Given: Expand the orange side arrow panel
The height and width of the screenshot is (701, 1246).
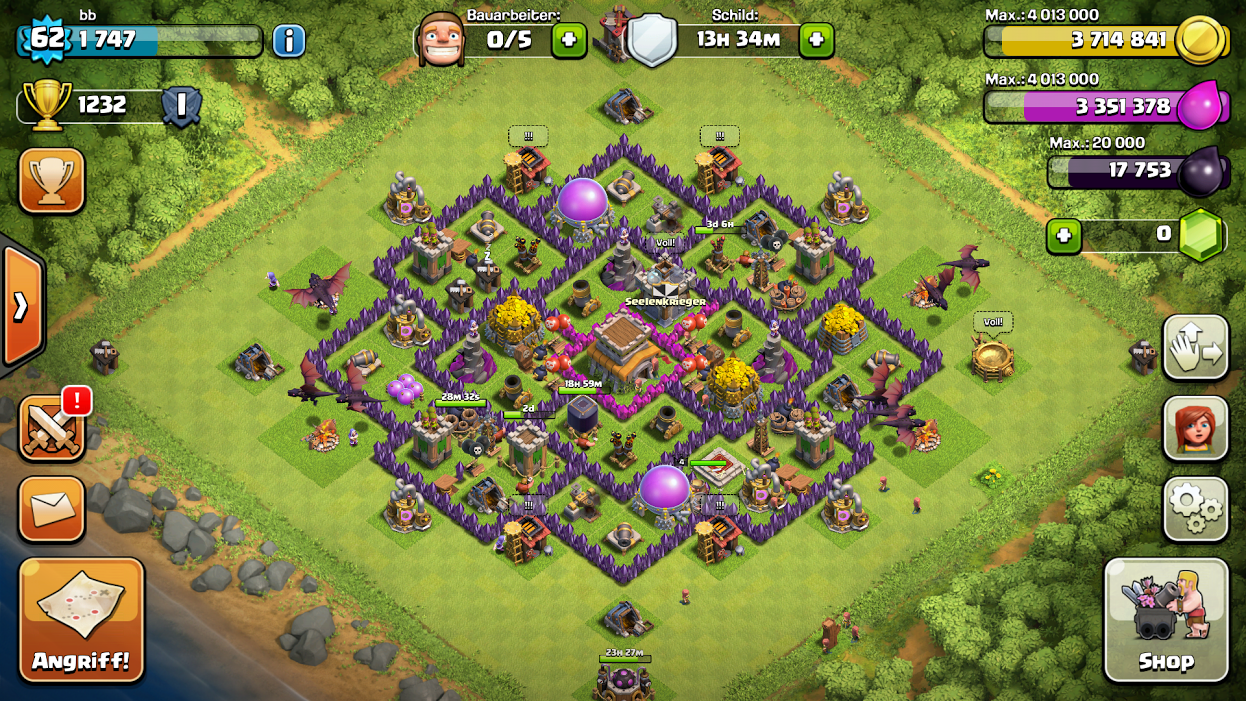Looking at the screenshot, I should pos(21,306).
